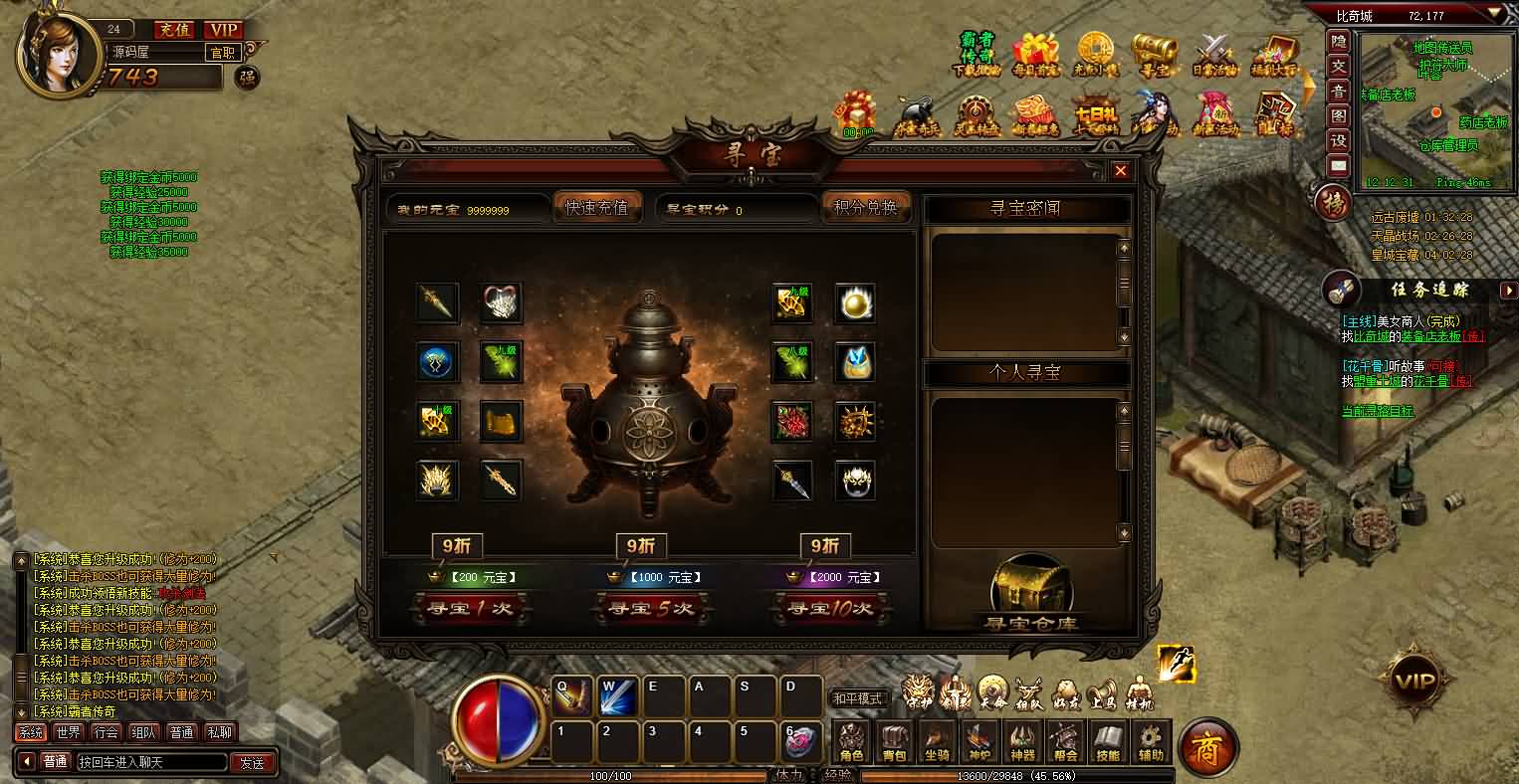
Task: Show the 技能 skills book
Action: [1108, 742]
